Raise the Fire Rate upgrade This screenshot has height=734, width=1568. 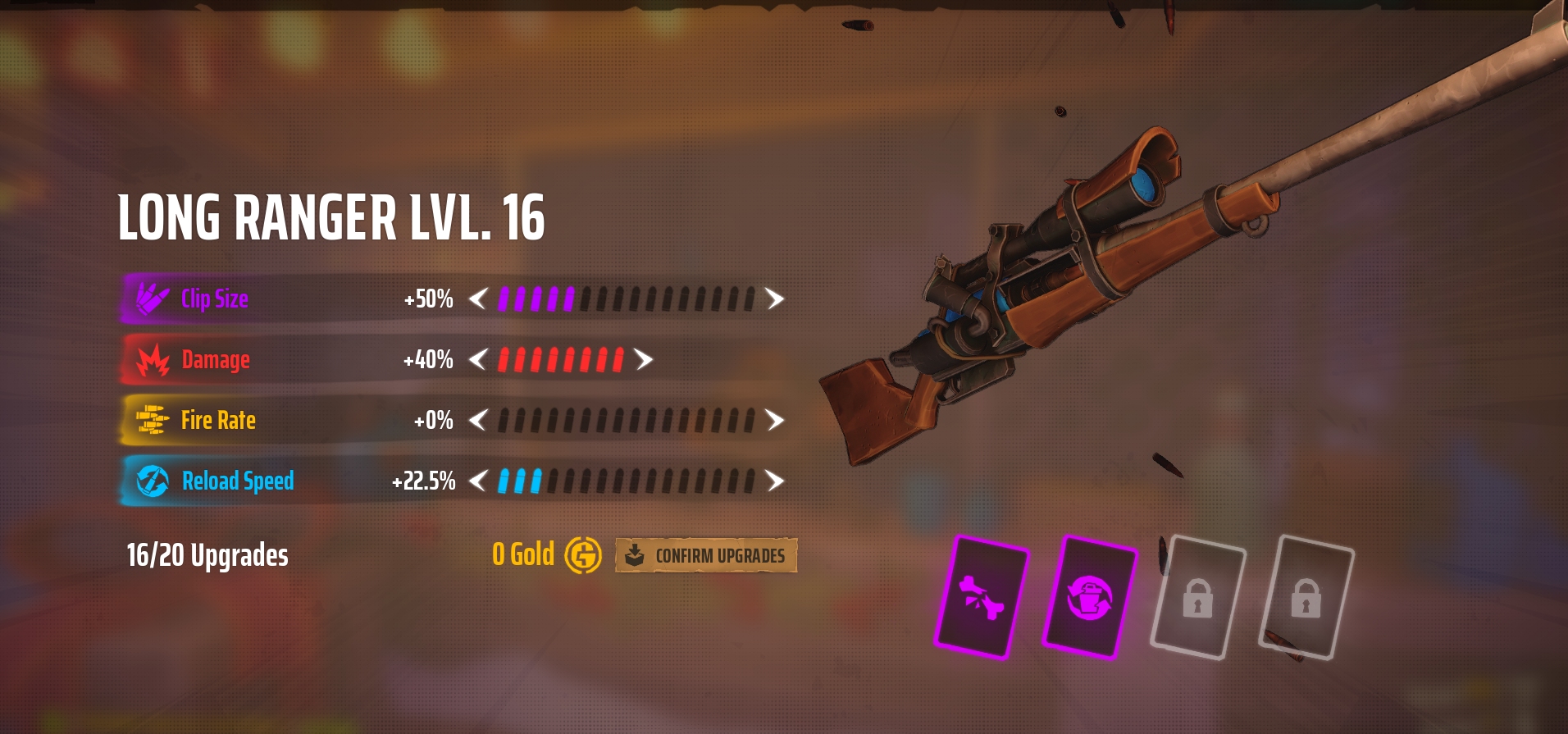point(774,420)
